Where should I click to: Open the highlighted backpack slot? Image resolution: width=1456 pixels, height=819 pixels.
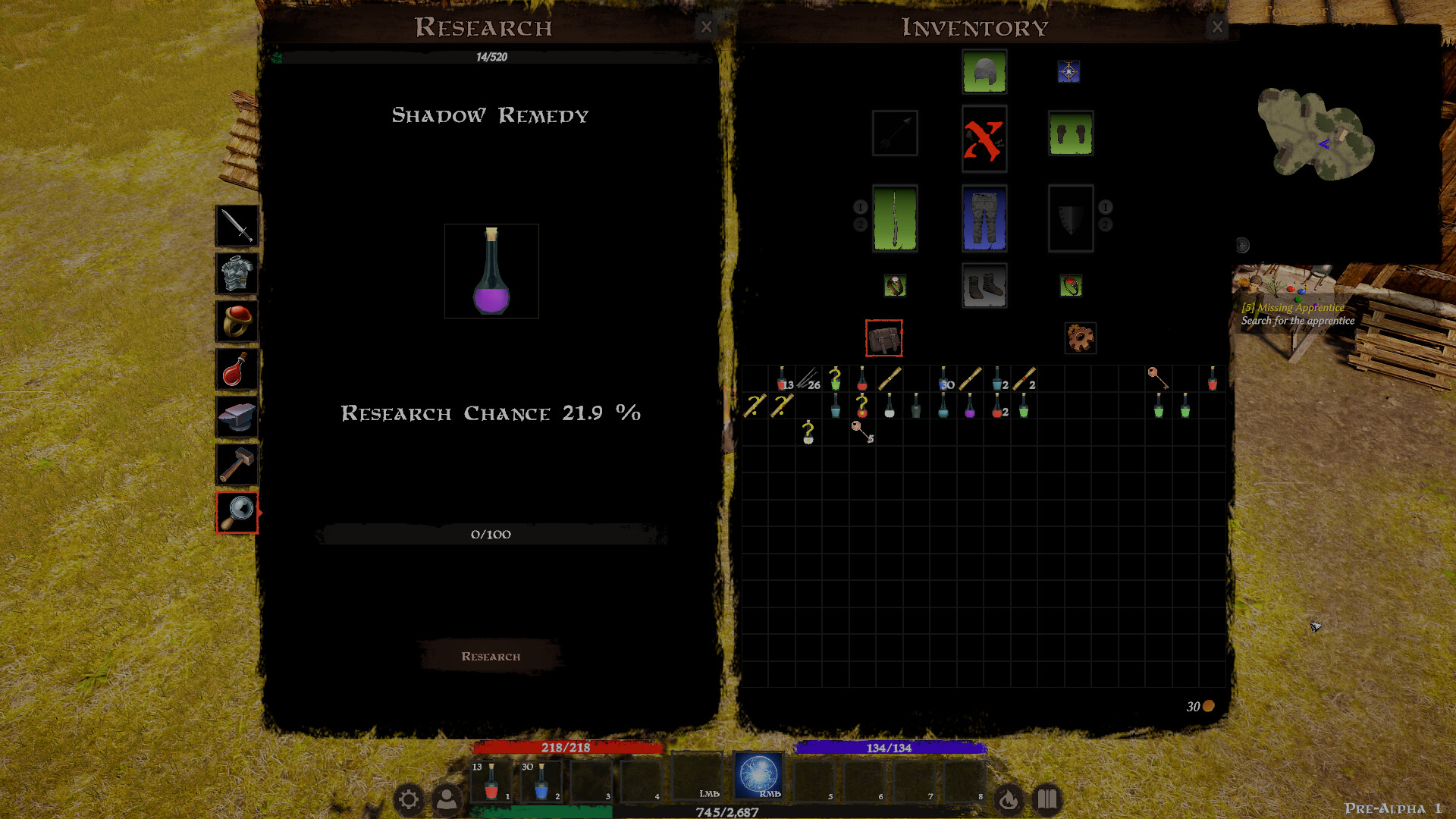click(x=883, y=339)
